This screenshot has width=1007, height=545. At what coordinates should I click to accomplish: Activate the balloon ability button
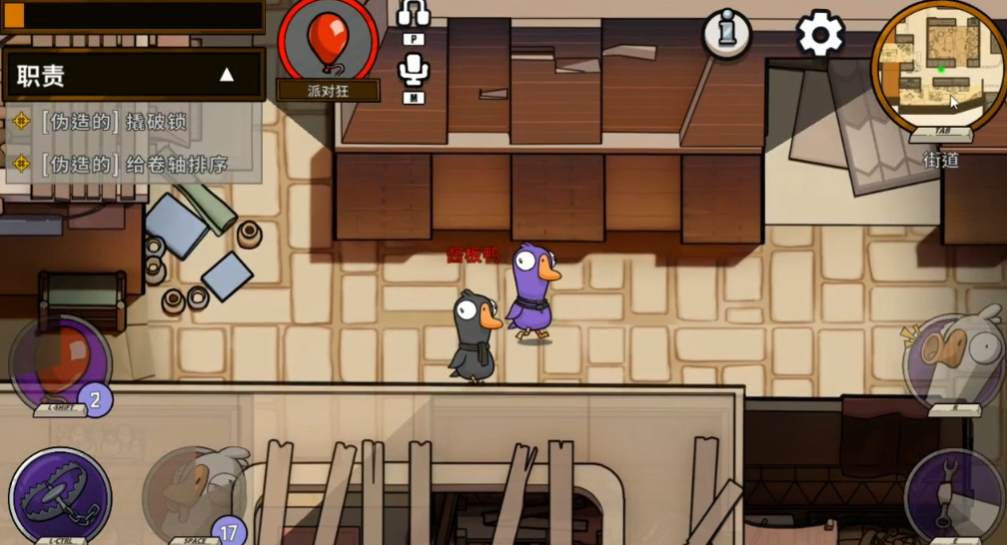(x=60, y=361)
